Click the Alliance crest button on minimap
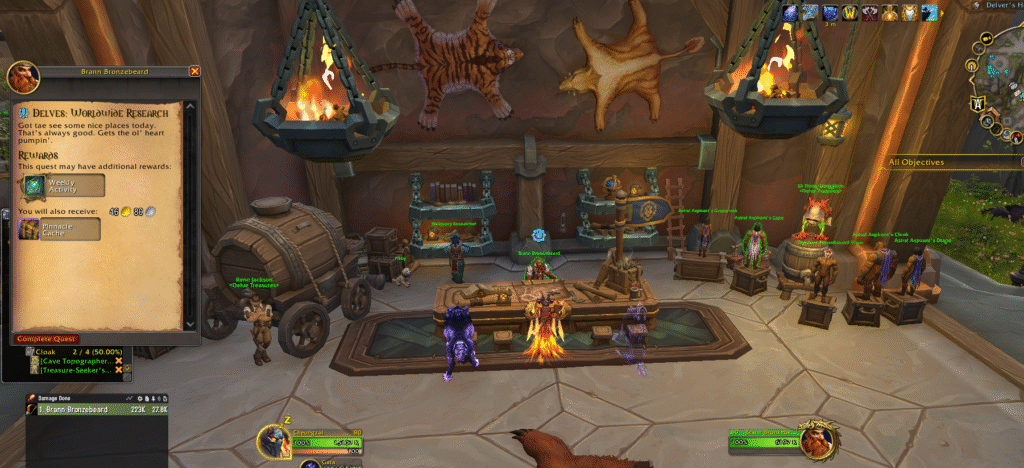The width and height of the screenshot is (1024, 468). 977,102
